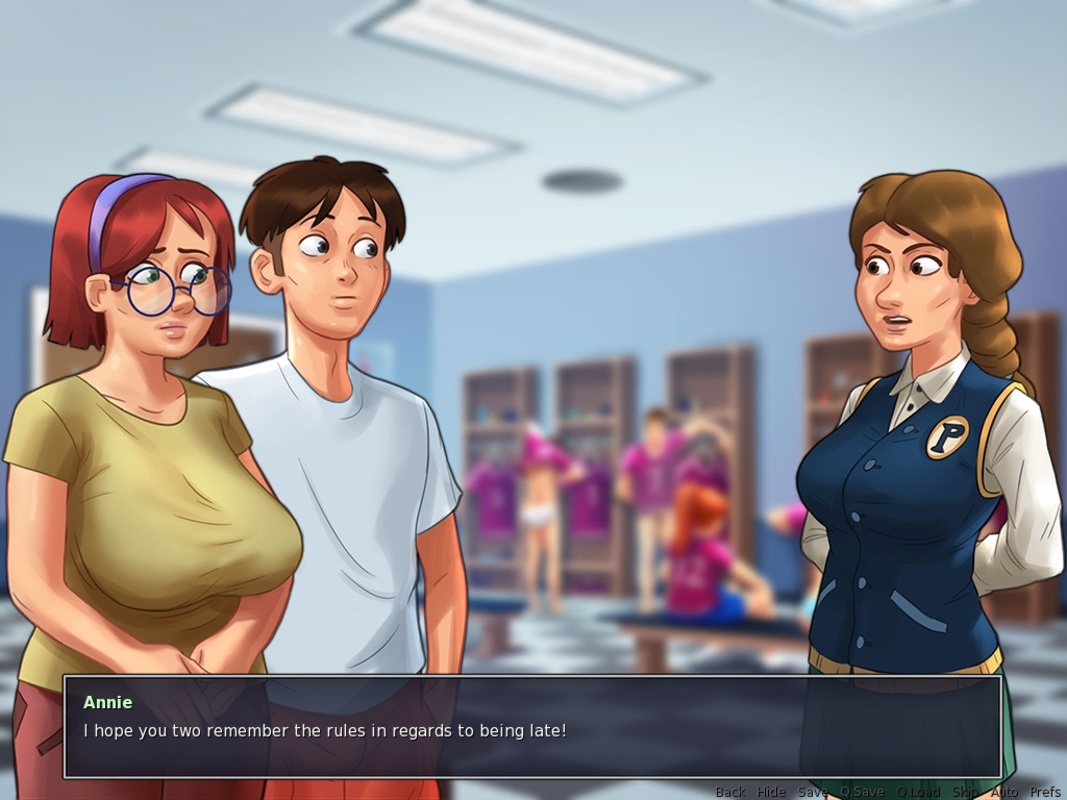Quick load with Q.Load
Image resolution: width=1067 pixels, height=800 pixels.
[917, 792]
